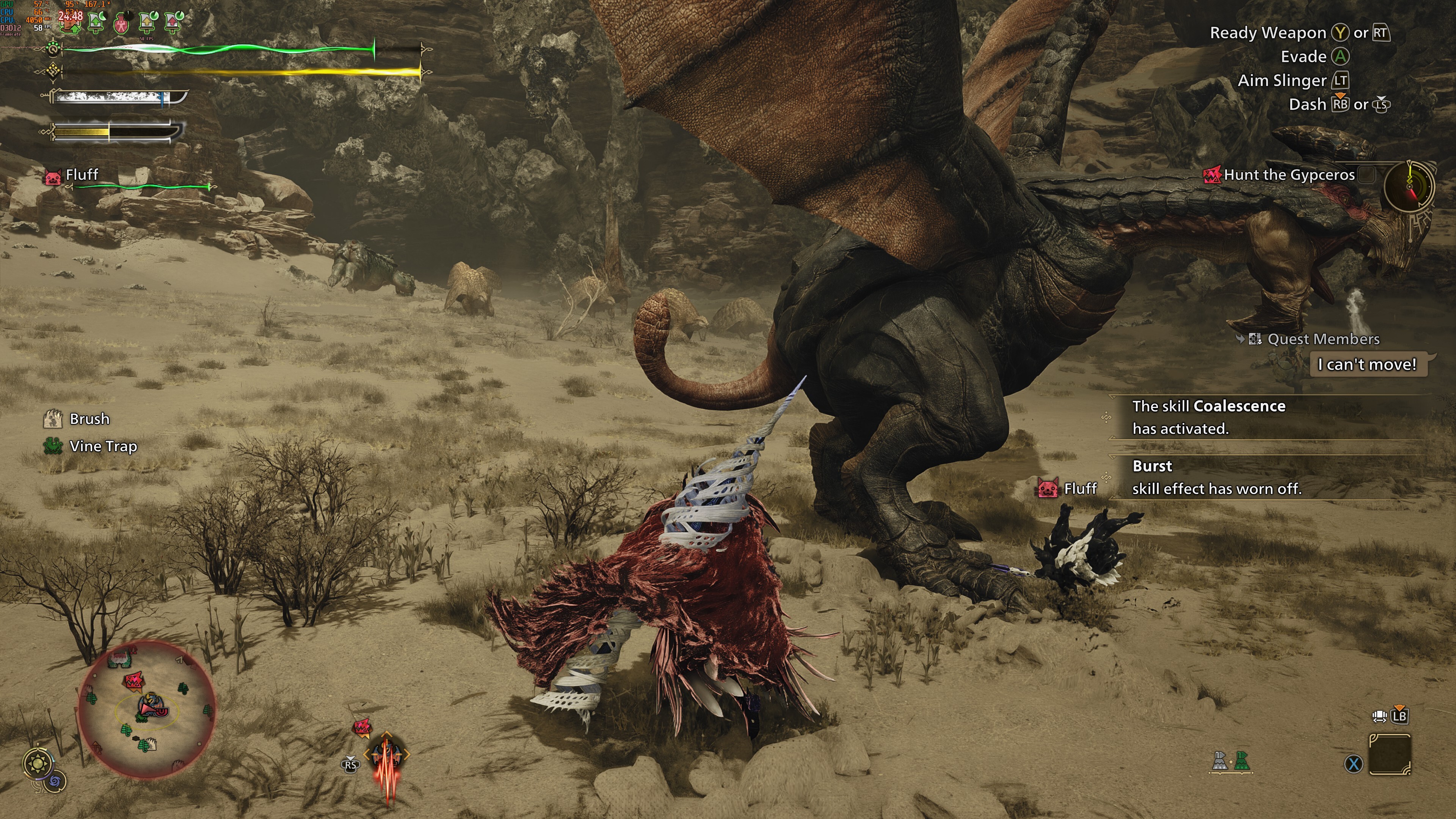The height and width of the screenshot is (819, 1456).
Task: Toggle the quest progress checkbox beside Hunt the Gypceros
Action: pyautogui.click(x=1366, y=175)
